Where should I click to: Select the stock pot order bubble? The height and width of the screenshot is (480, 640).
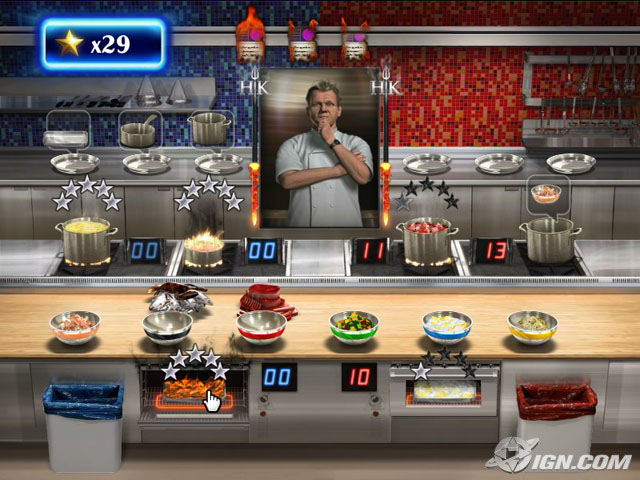coord(209,128)
